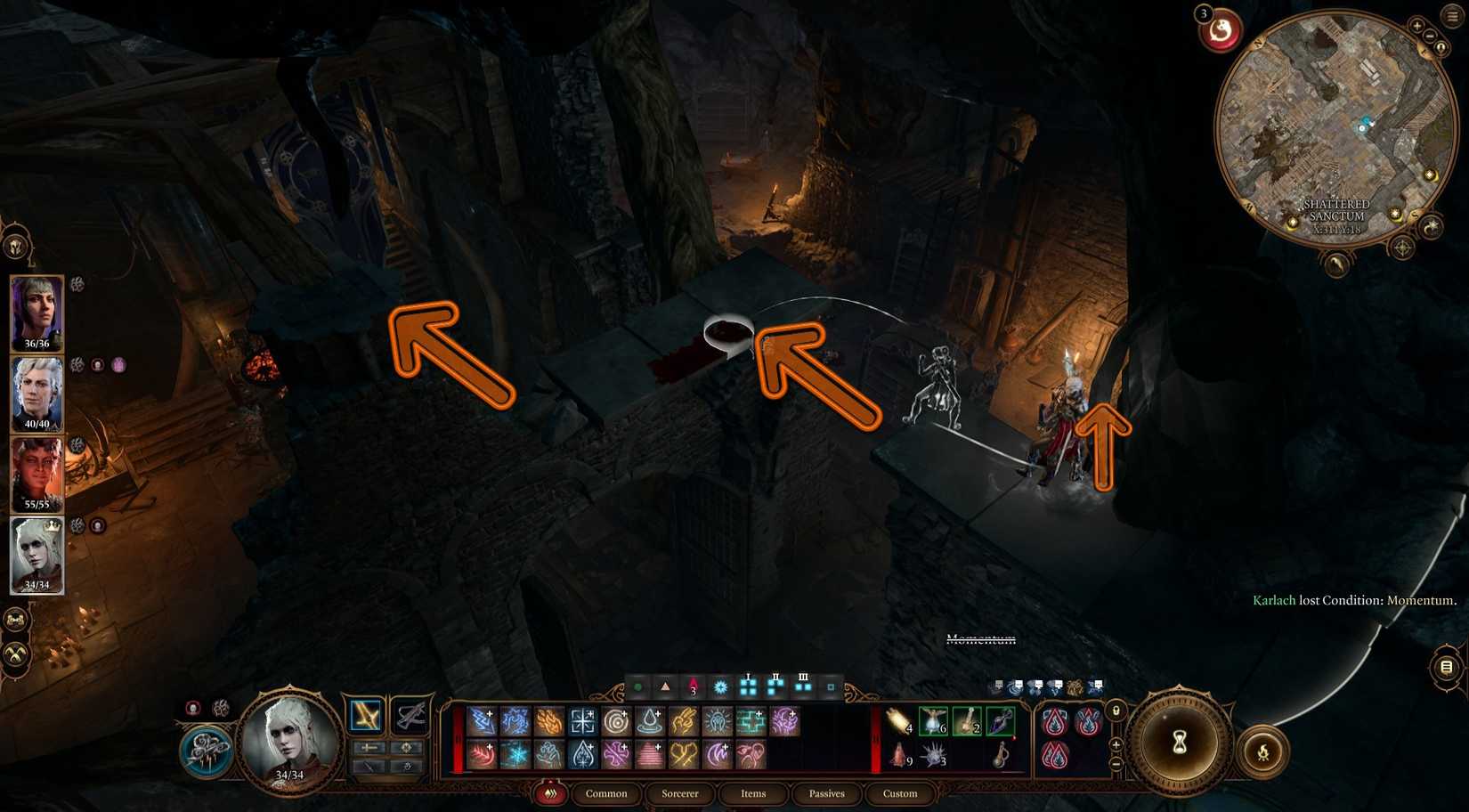Image resolution: width=1469 pixels, height=812 pixels.
Task: Toggle the hotbar lock padlock
Action: [x=1114, y=710]
